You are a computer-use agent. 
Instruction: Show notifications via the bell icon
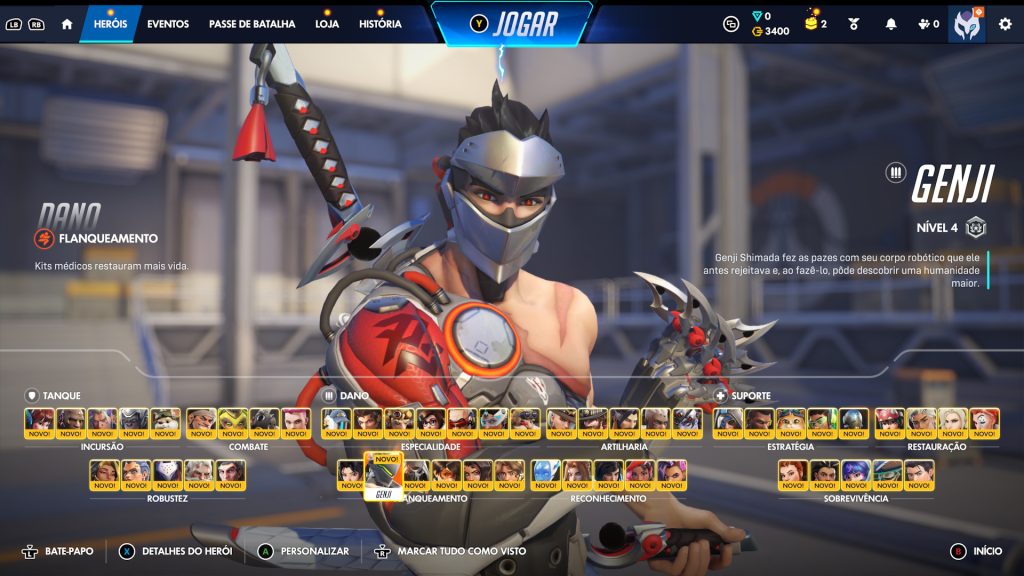pos(891,24)
